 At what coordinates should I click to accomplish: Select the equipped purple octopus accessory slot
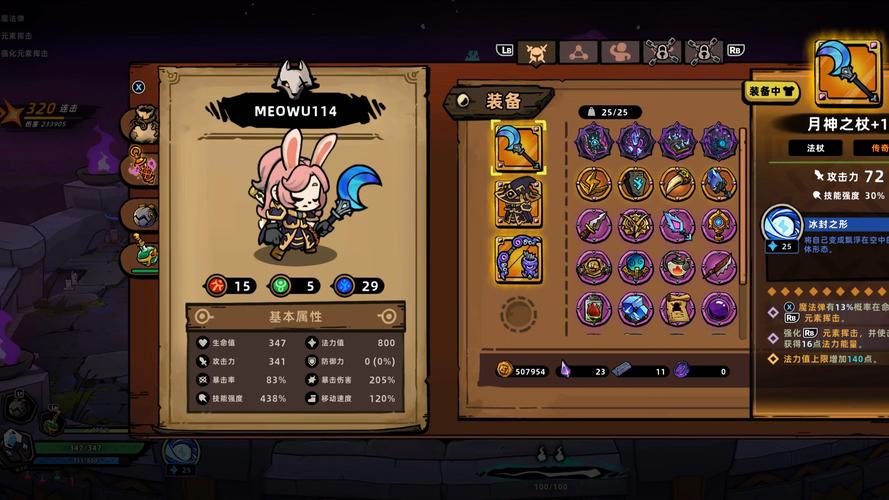(518, 260)
